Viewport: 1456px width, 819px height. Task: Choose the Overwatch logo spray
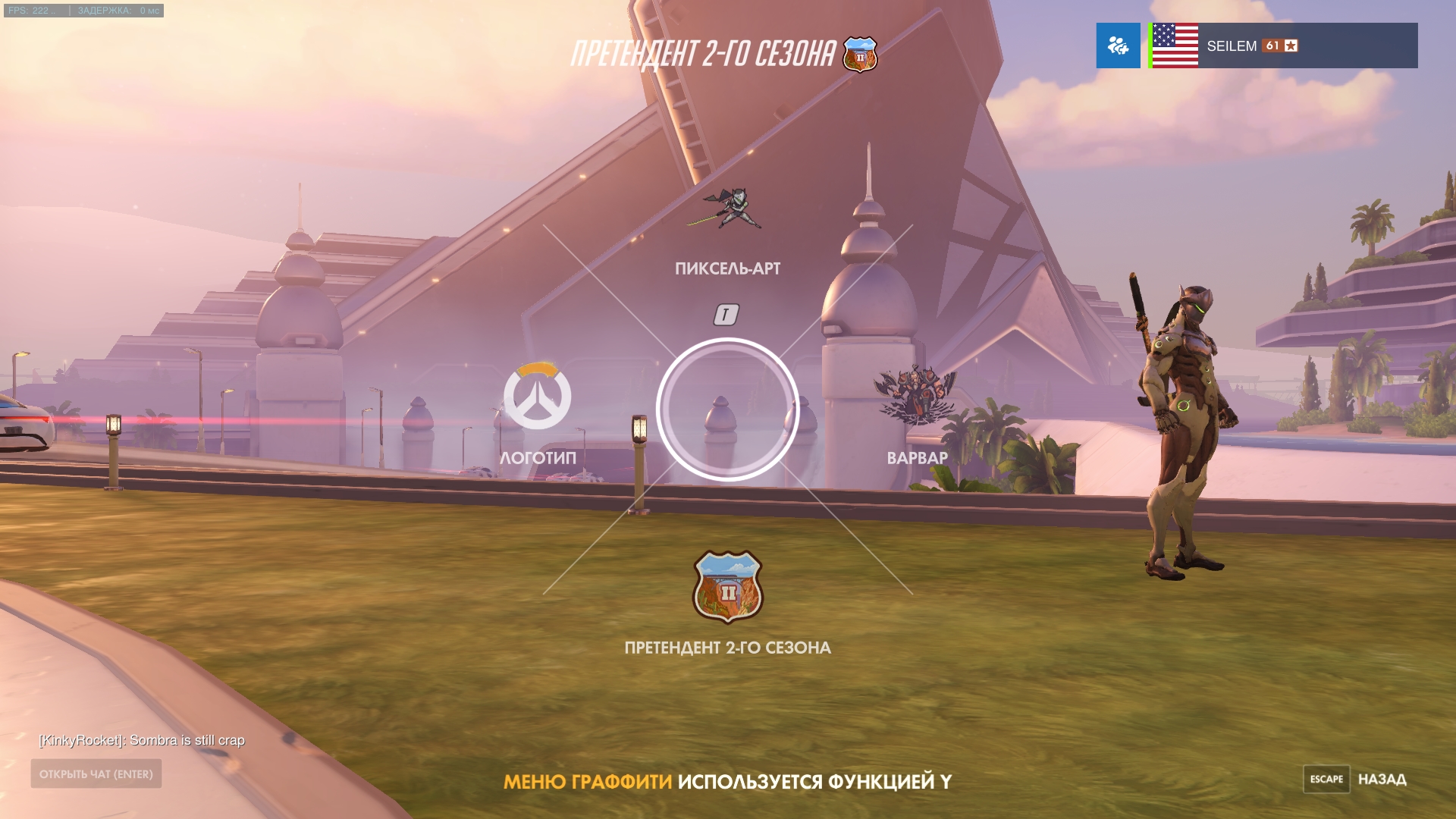click(537, 397)
